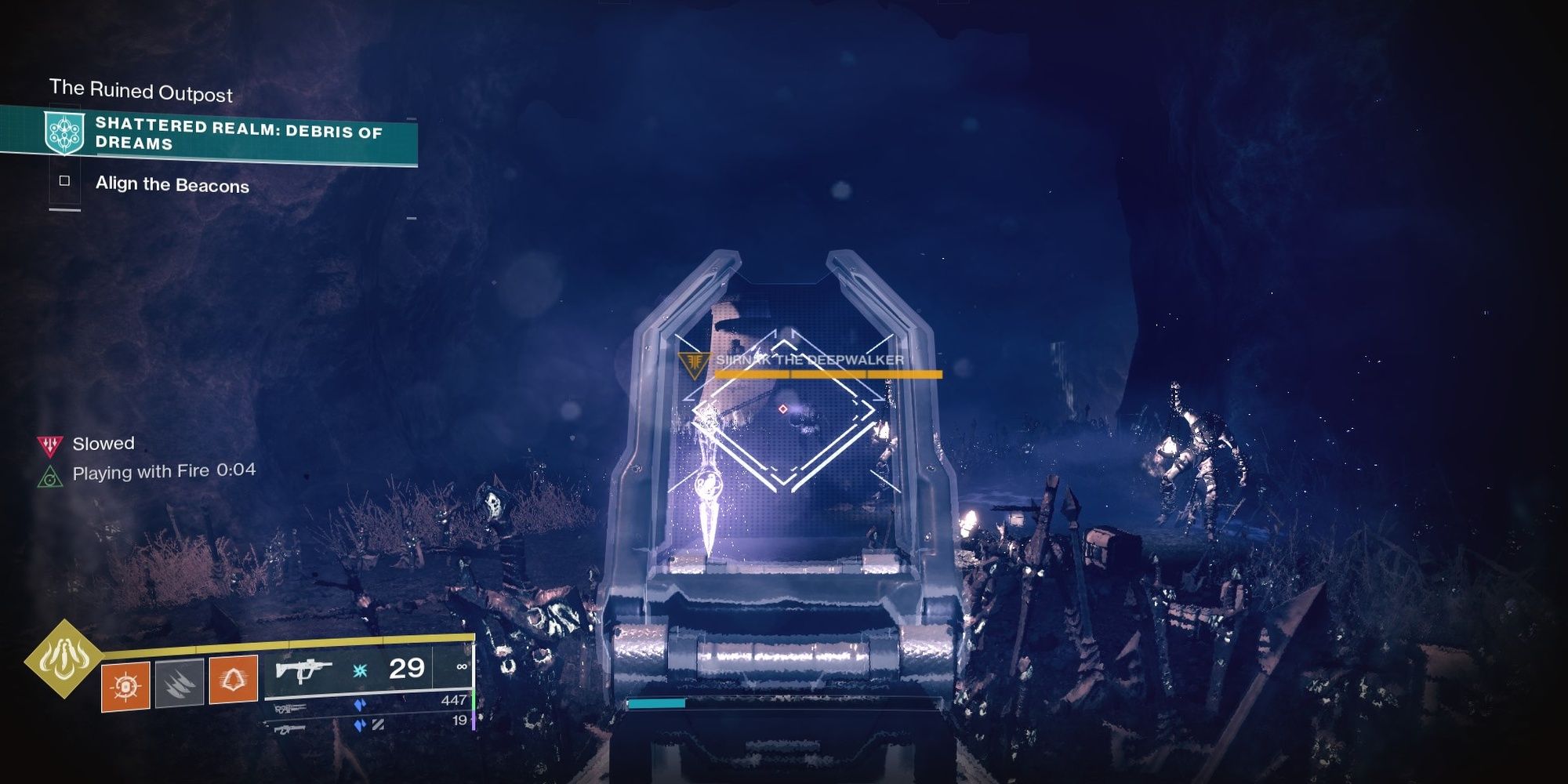Toggle the special ammo indicator icon

[x=360, y=705]
